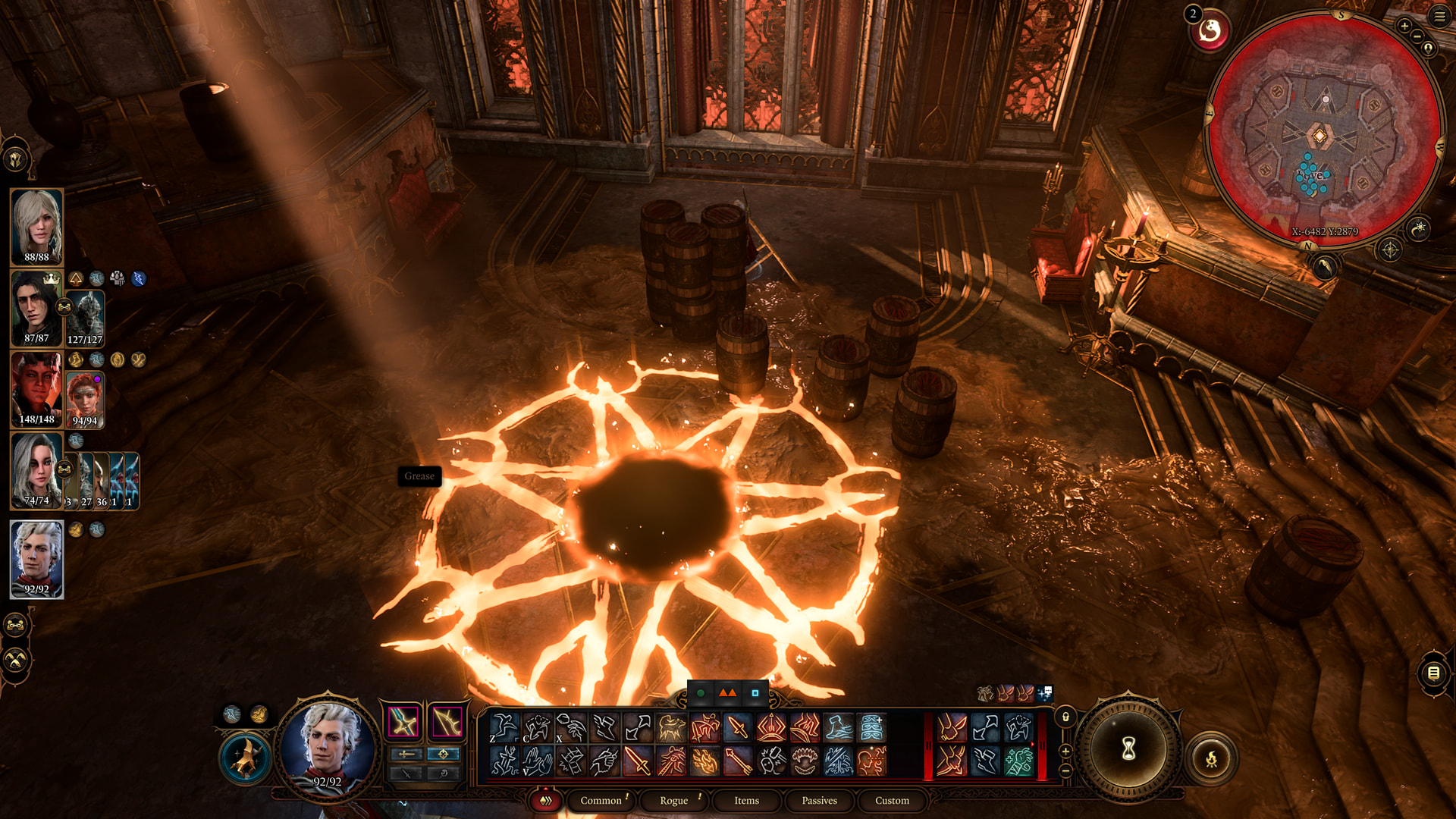The height and width of the screenshot is (819, 1456).
Task: Toggle the hotbar lock icon
Action: 1065,717
